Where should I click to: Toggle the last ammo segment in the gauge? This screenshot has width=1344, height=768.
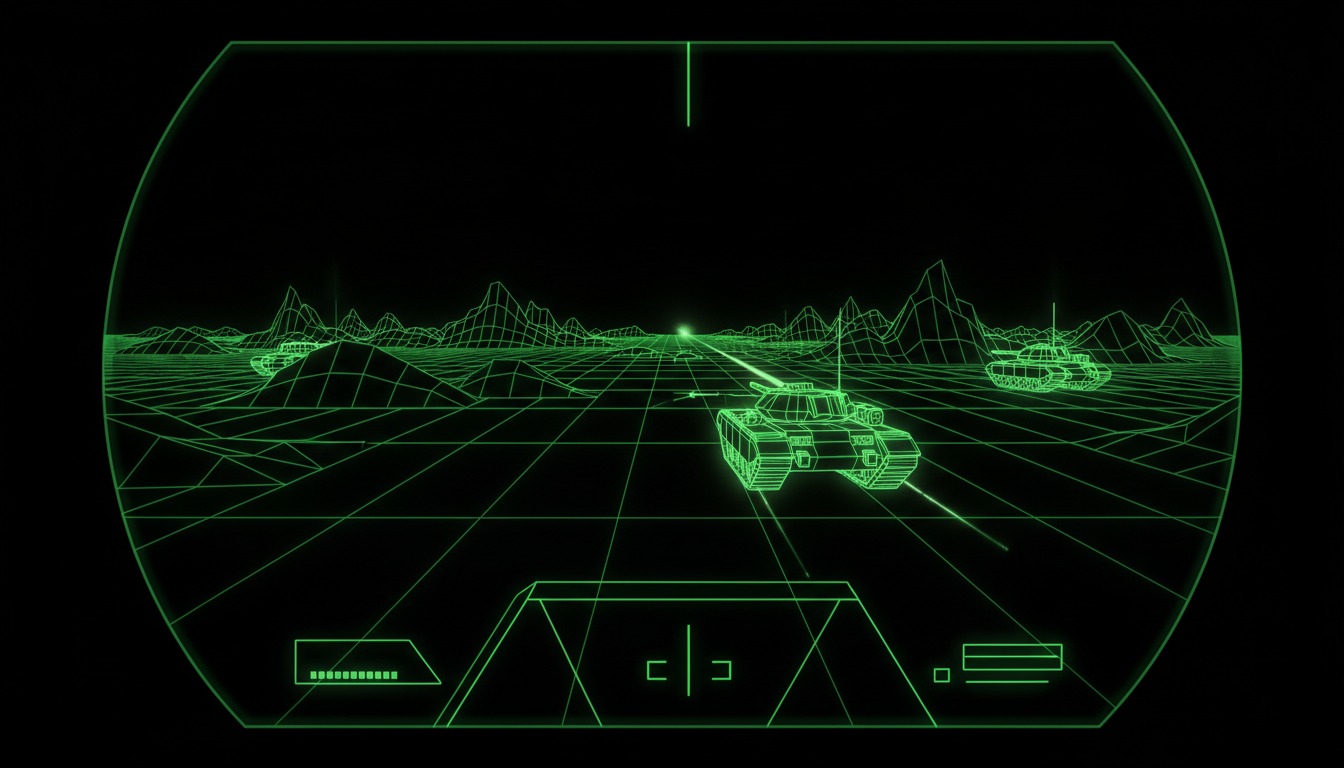click(394, 675)
